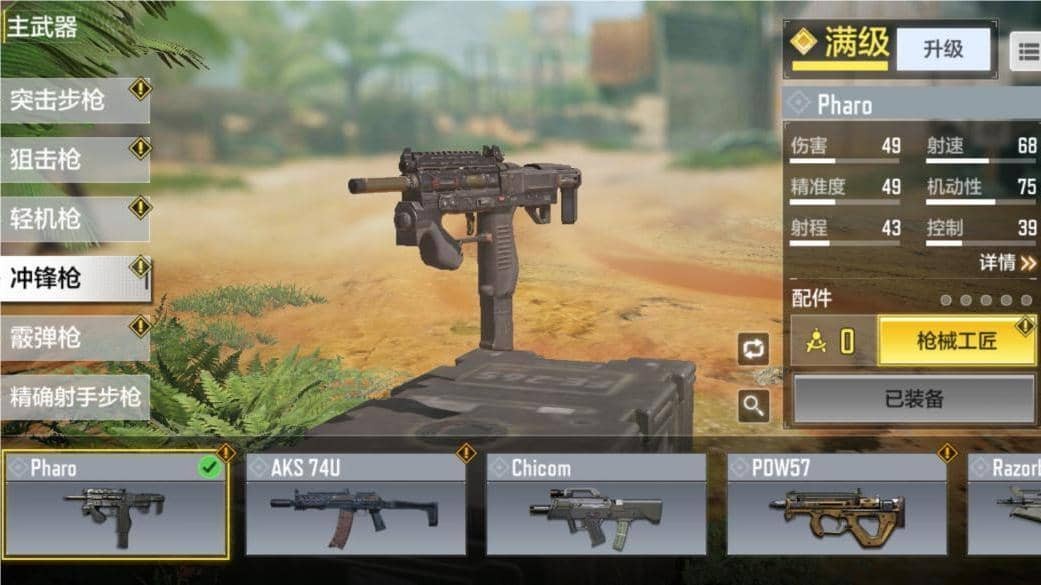This screenshot has height=585, width=1041.
Task: Choose the Razorback weapon card
Action: point(1005,505)
